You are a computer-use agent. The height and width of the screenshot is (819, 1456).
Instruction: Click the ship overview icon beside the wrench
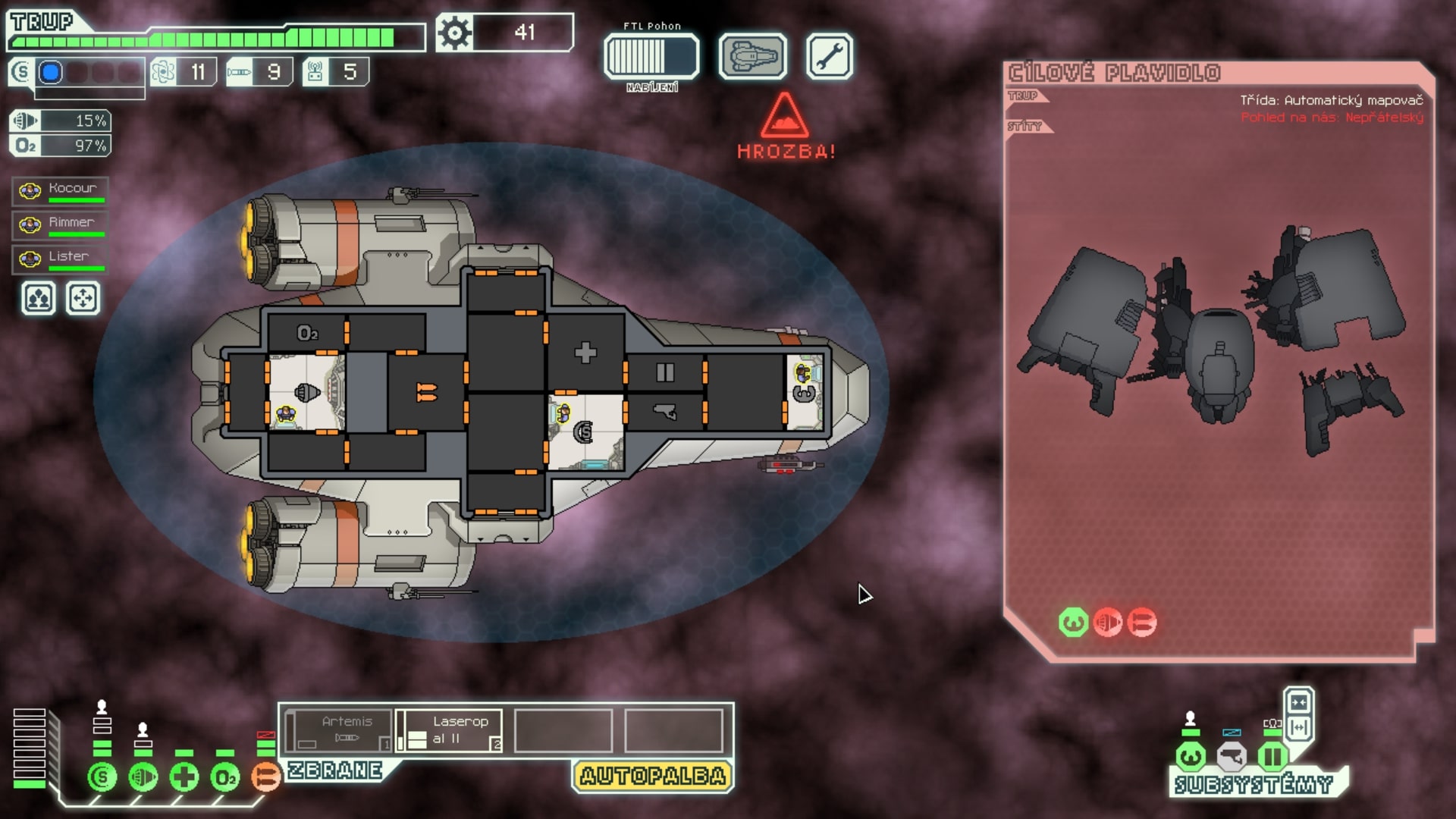tap(754, 56)
